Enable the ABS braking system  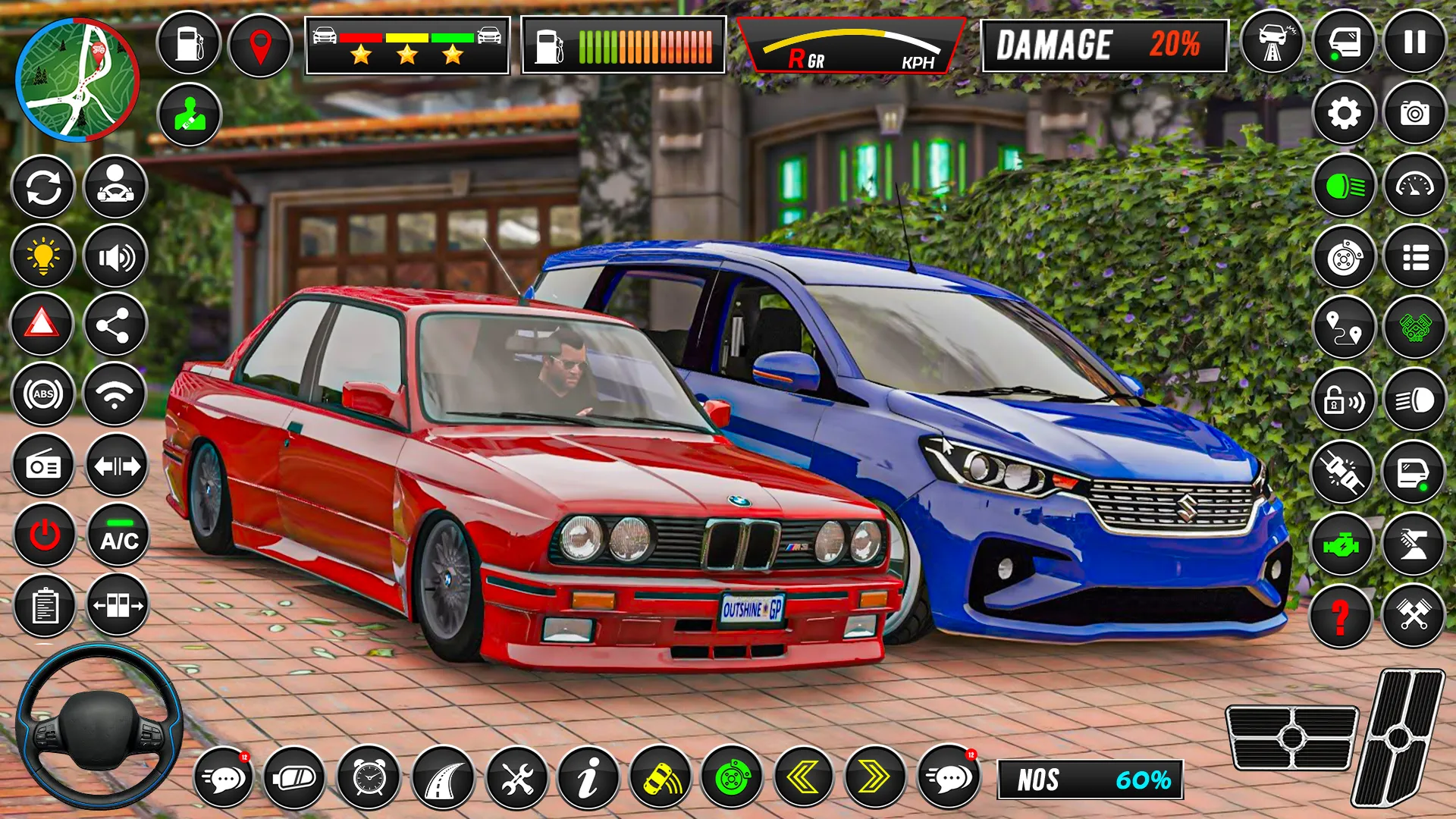pyautogui.click(x=43, y=394)
